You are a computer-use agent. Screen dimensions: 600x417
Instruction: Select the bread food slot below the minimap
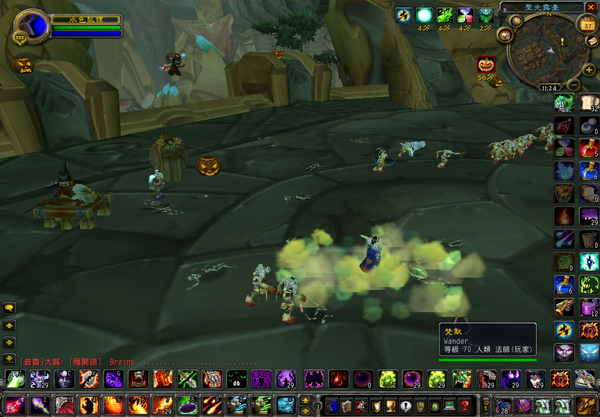pos(588,101)
